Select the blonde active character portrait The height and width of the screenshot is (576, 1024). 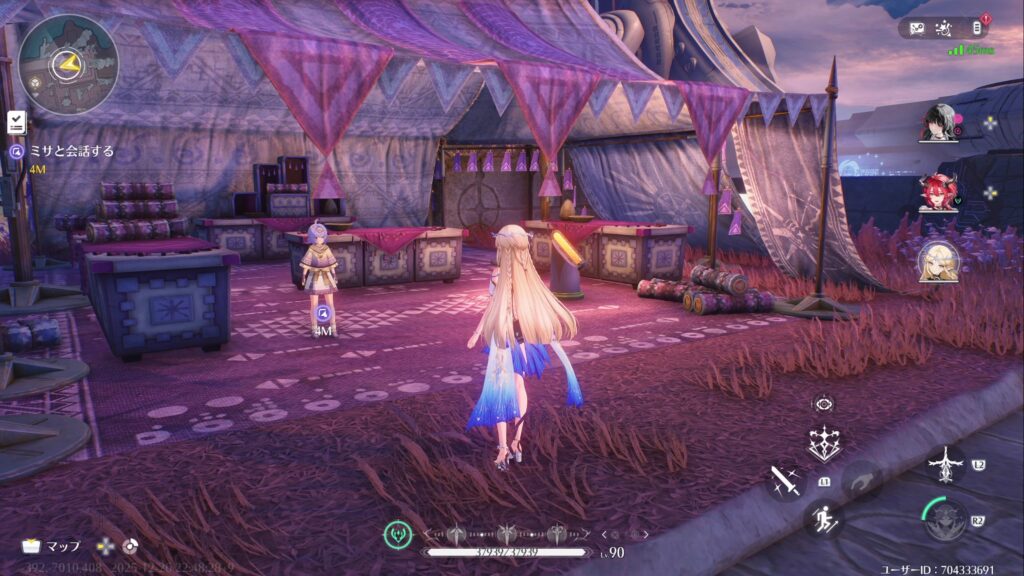coord(938,260)
